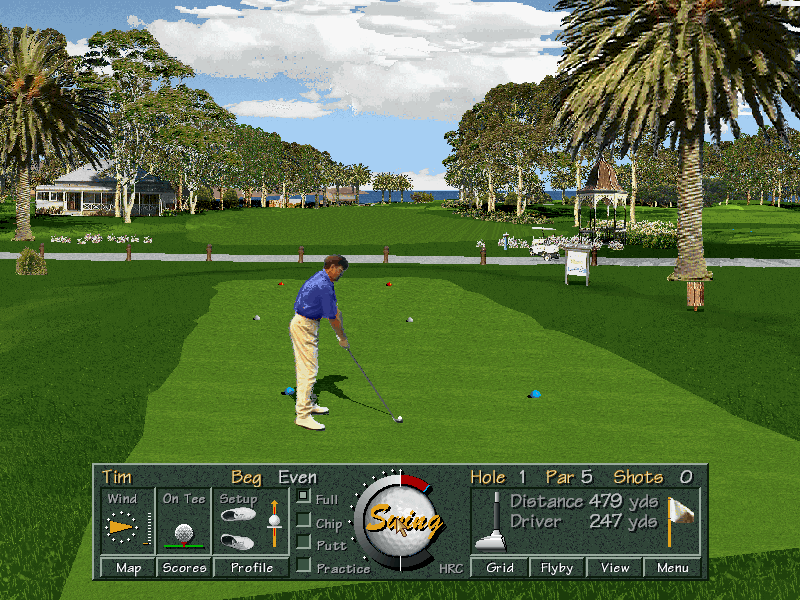The height and width of the screenshot is (600, 800).
Task: Open the course Map
Action: (x=128, y=568)
